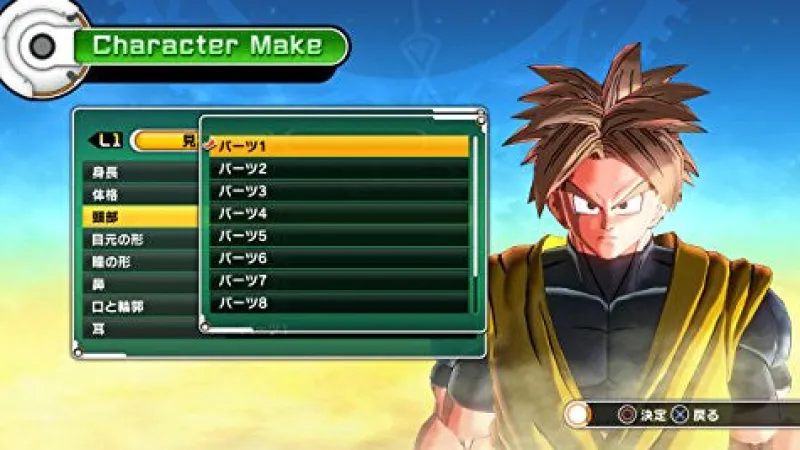The width and height of the screenshot is (800, 450).
Task: Choose パーツ8 at the list bottom
Action: coord(340,302)
